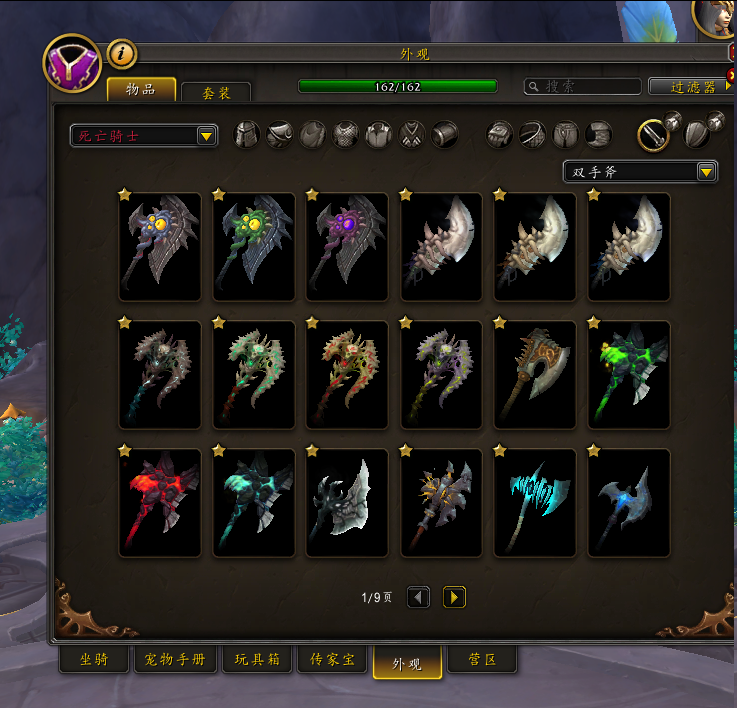Pick the cyan spectral blade axe

pos(535,502)
